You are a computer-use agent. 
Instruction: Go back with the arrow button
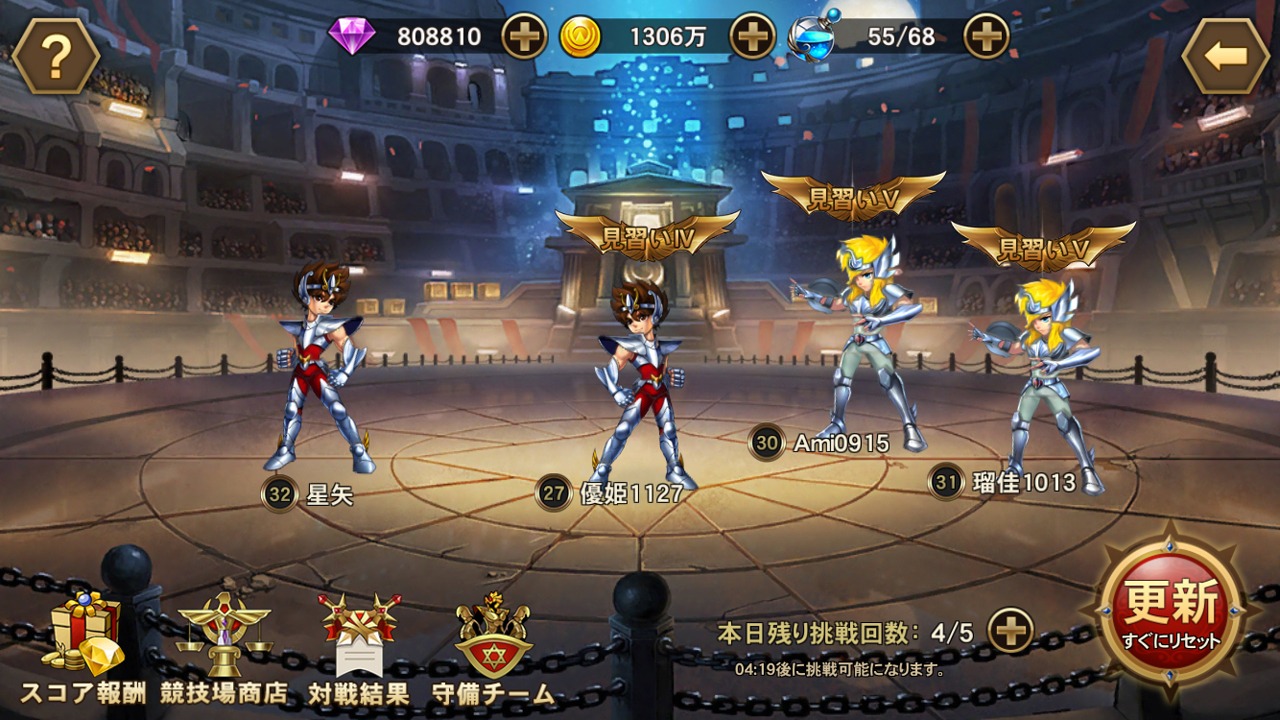point(1225,57)
